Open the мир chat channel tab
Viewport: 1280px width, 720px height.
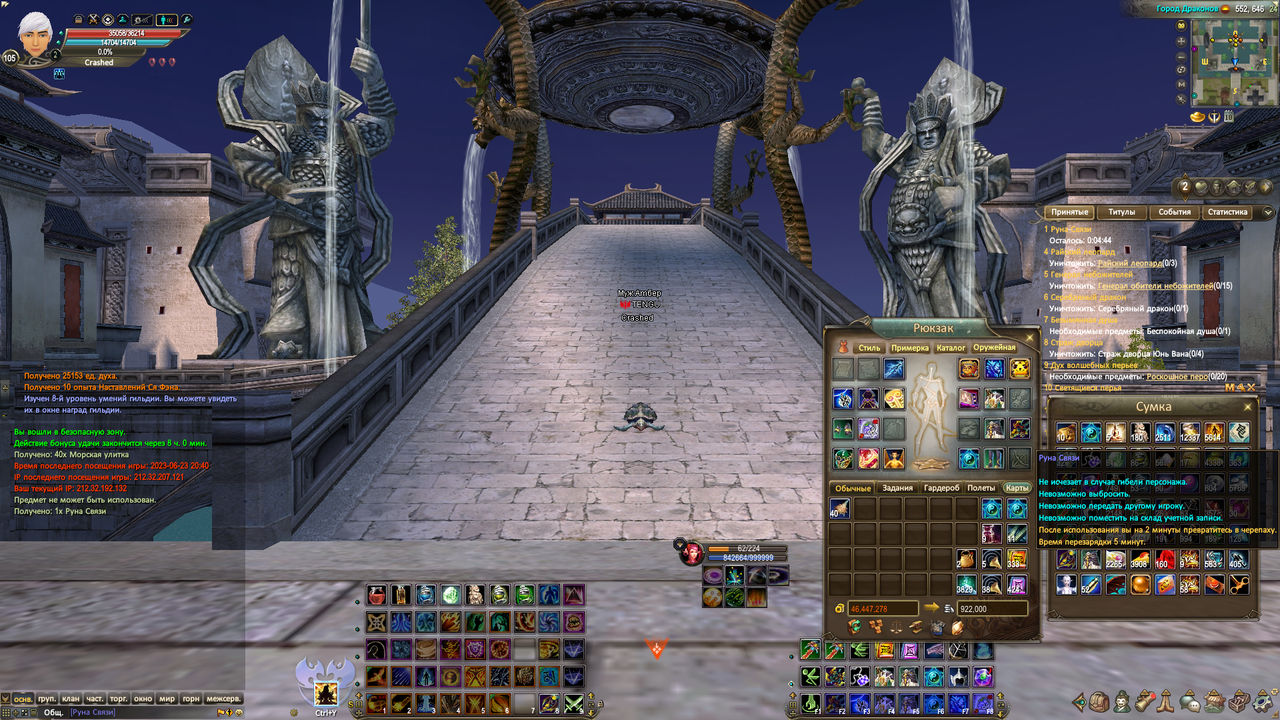[x=168, y=698]
